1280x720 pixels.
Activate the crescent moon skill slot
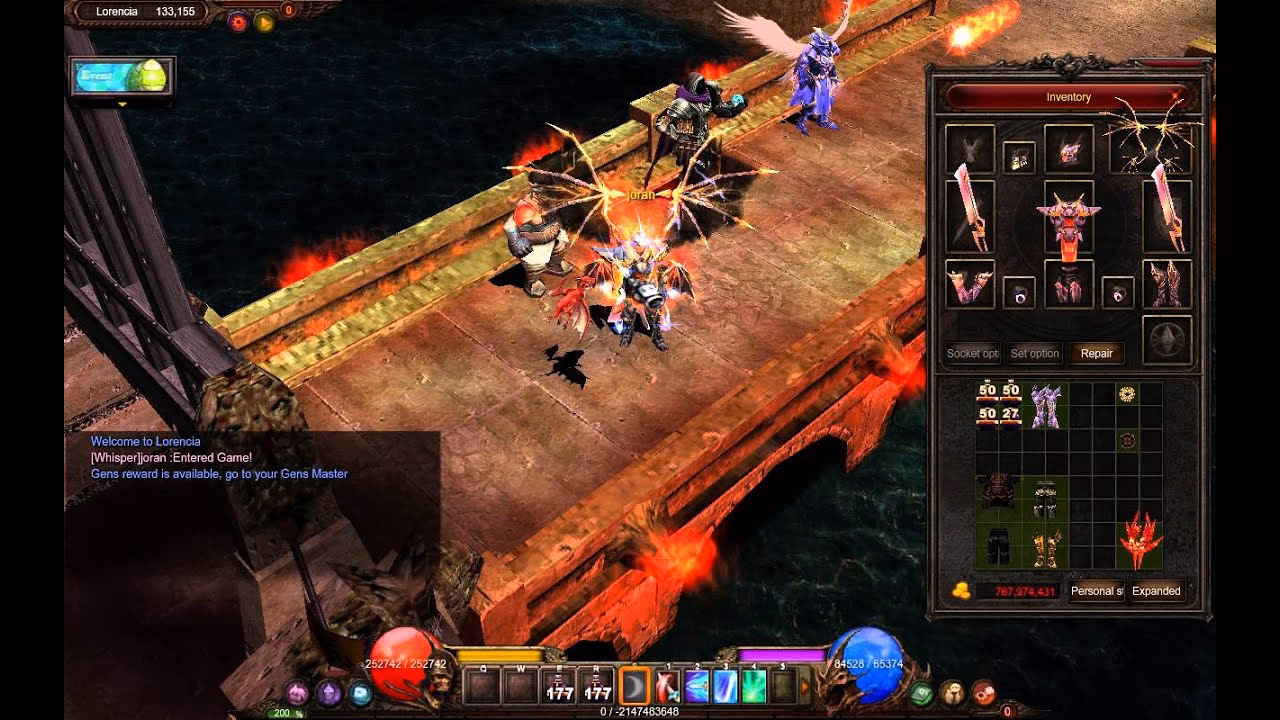coord(635,686)
